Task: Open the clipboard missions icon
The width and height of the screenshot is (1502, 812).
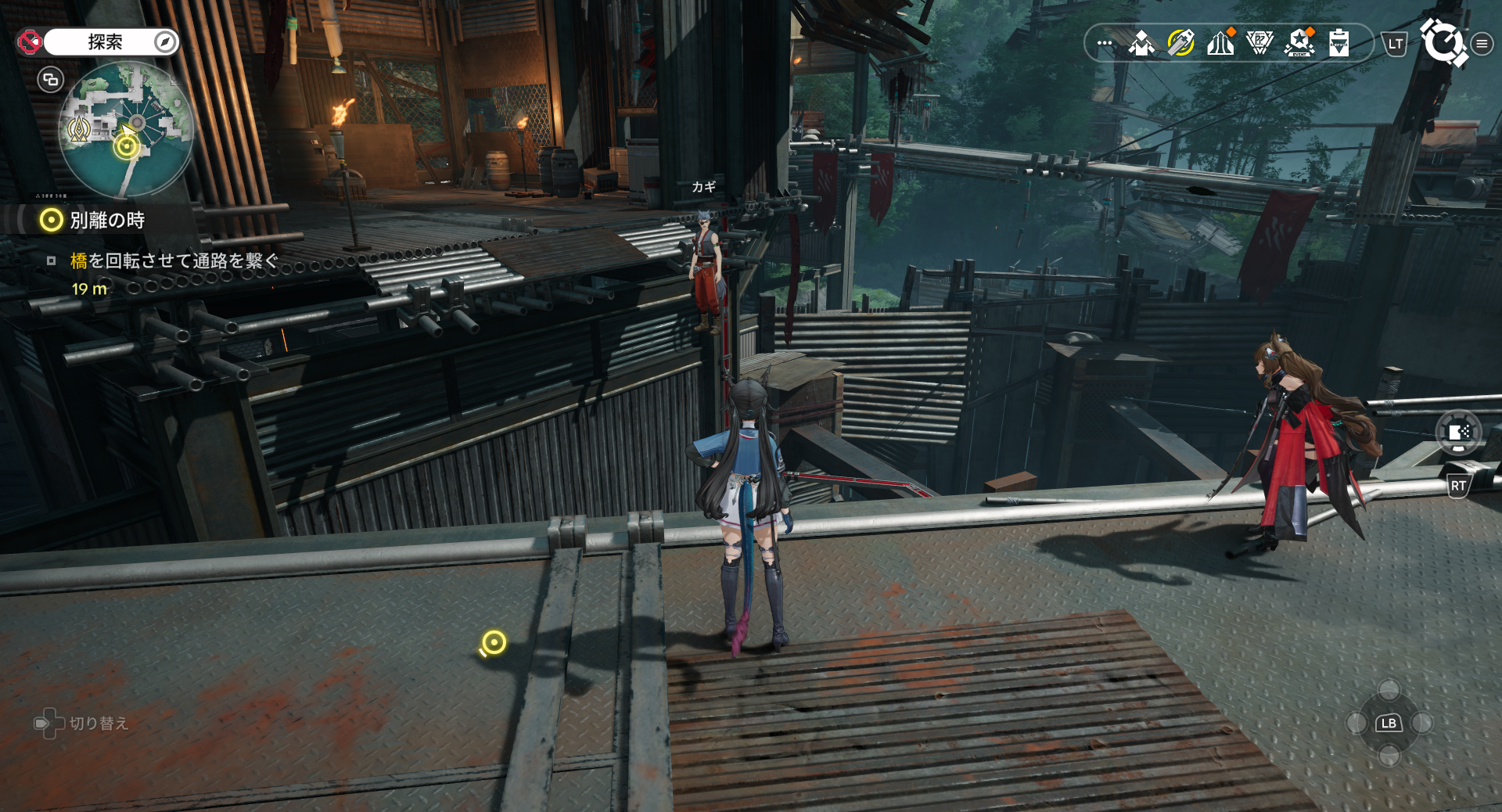Action: [x=1339, y=43]
